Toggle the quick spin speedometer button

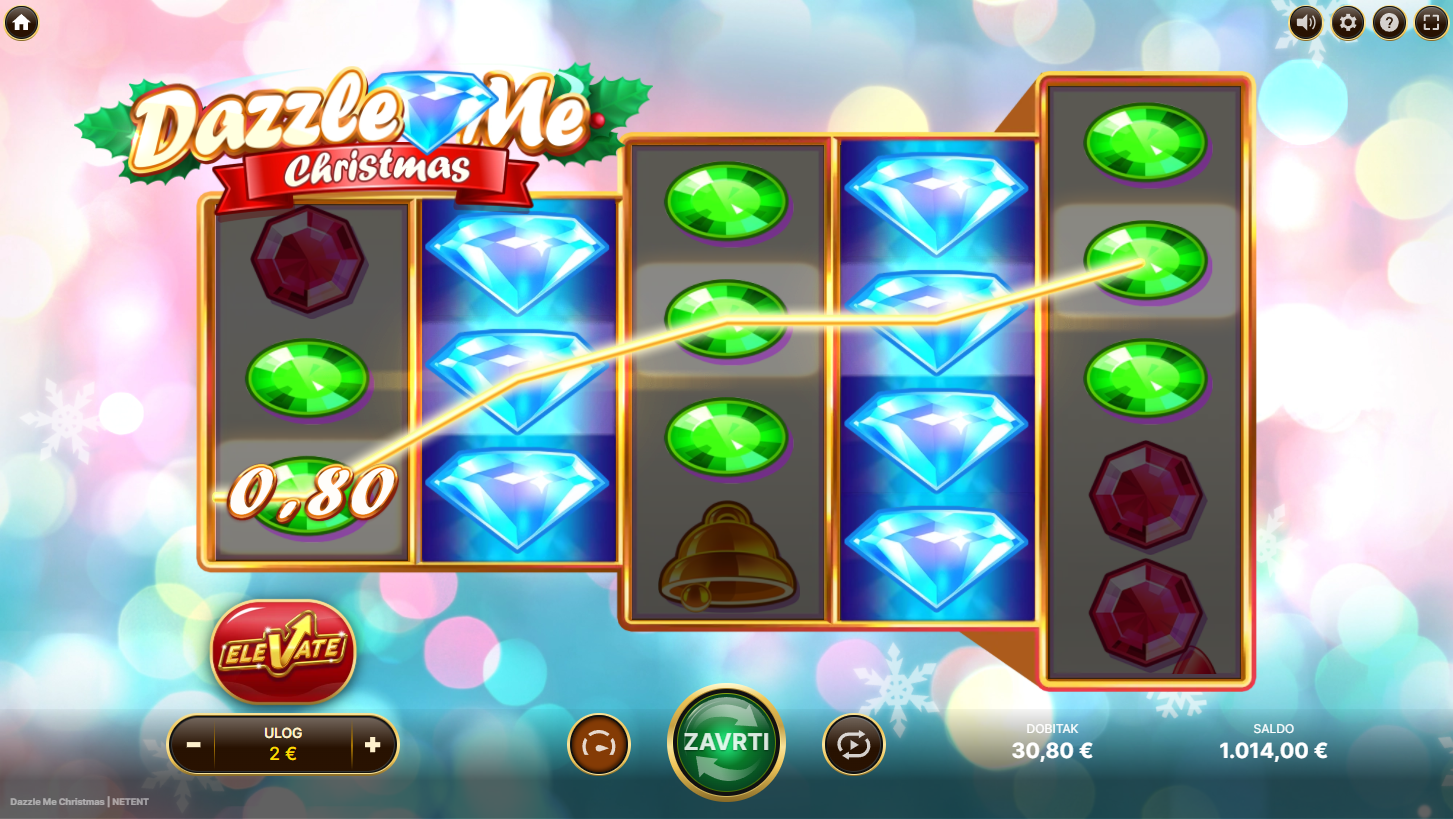[x=599, y=745]
